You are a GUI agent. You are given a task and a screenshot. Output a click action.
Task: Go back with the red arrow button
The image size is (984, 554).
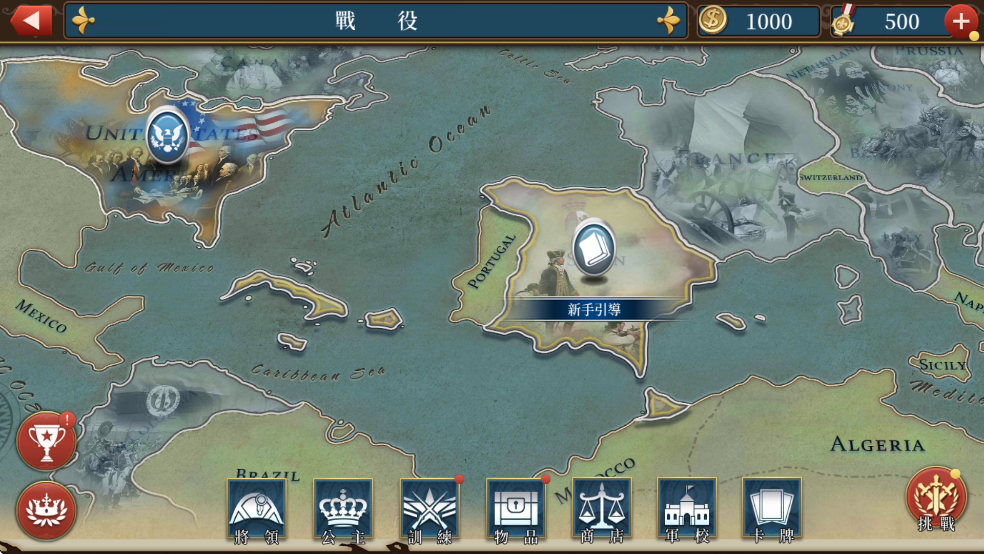(x=31, y=20)
